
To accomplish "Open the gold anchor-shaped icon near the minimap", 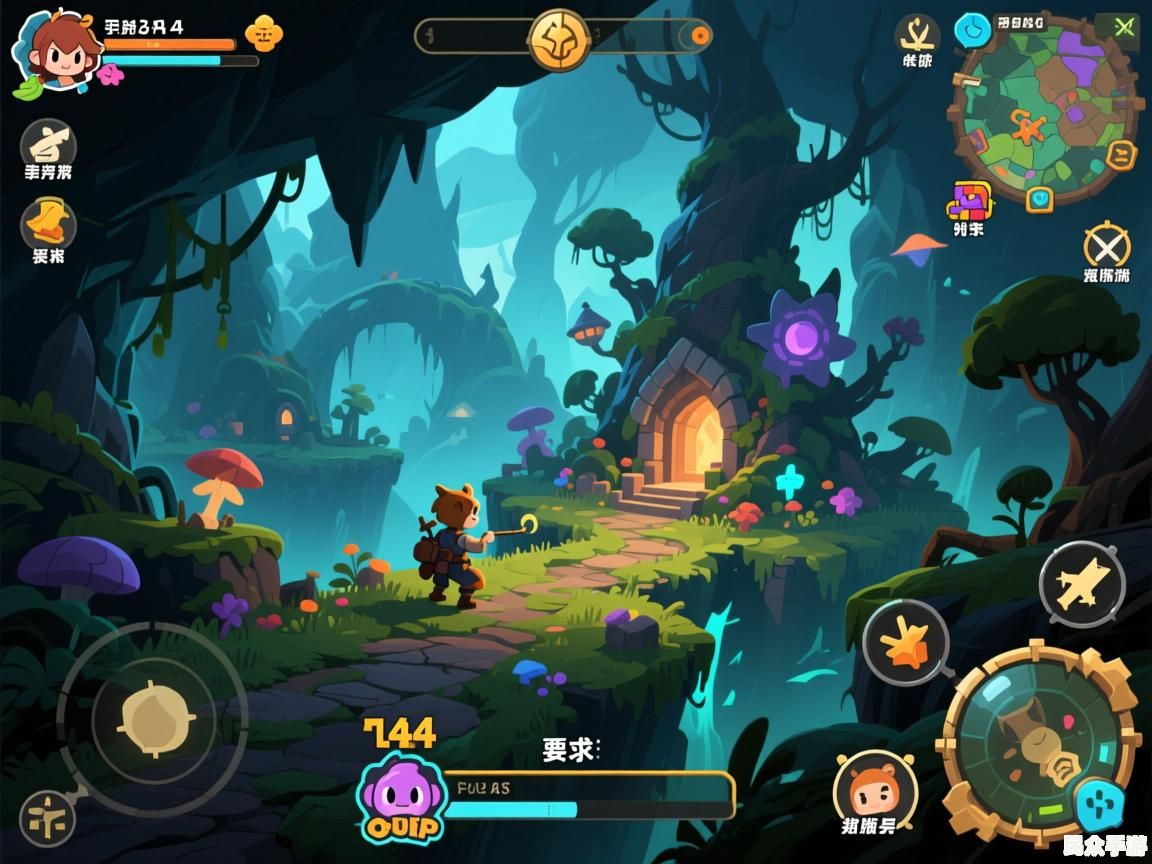I will coord(916,35).
